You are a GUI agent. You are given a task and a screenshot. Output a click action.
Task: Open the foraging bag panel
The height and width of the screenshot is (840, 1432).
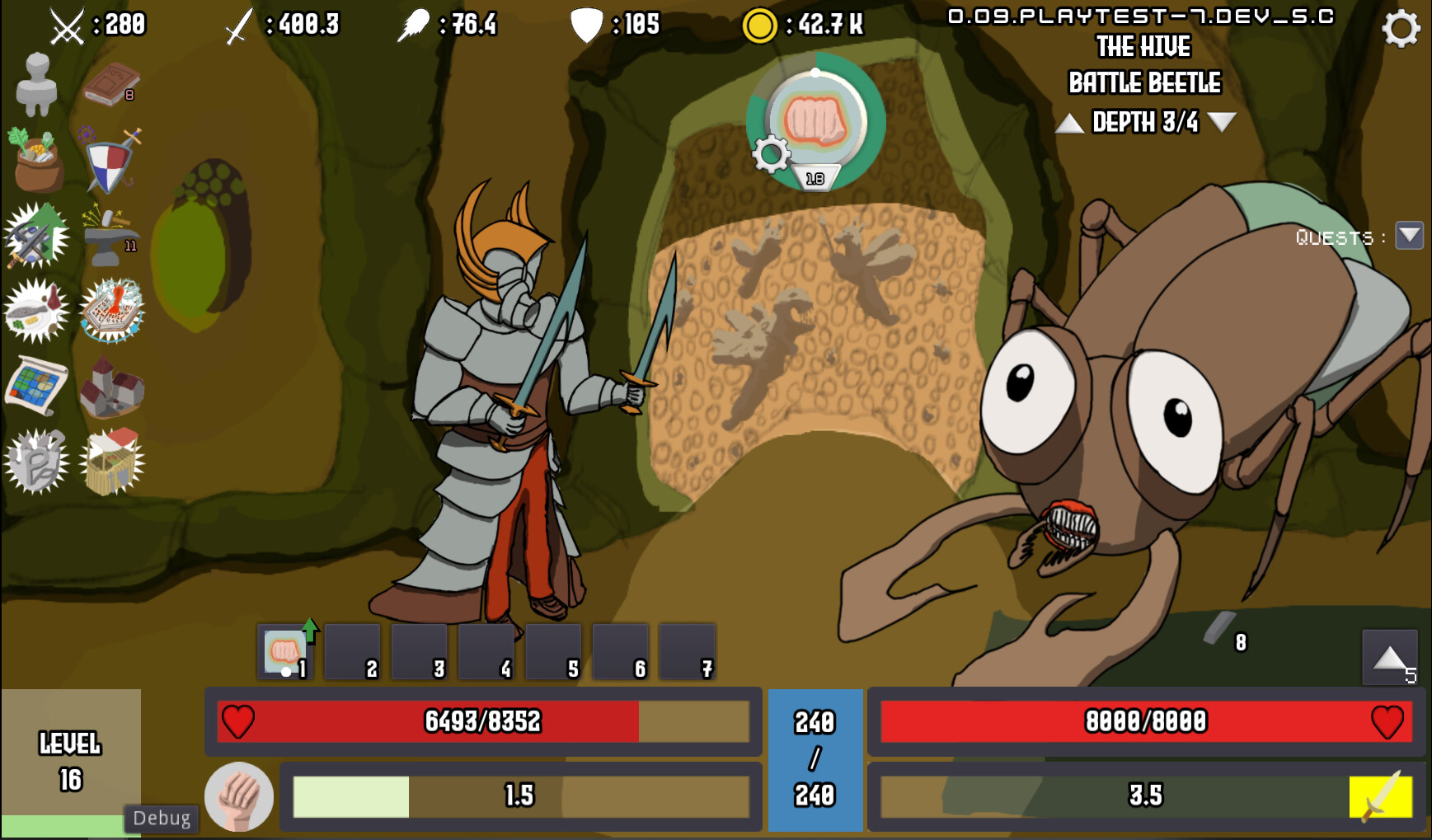pos(36,161)
